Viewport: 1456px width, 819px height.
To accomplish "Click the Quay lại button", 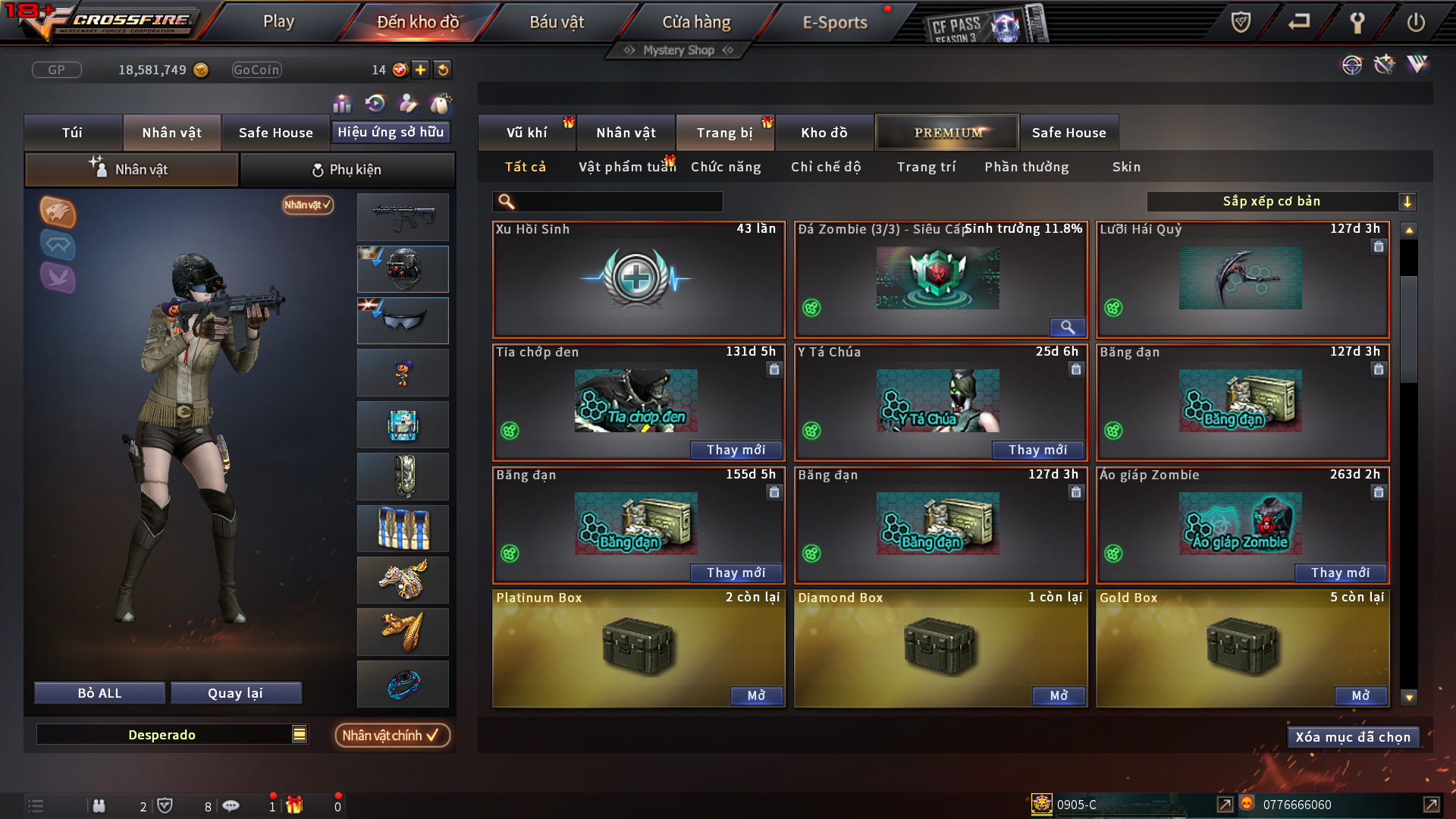I will [235, 693].
